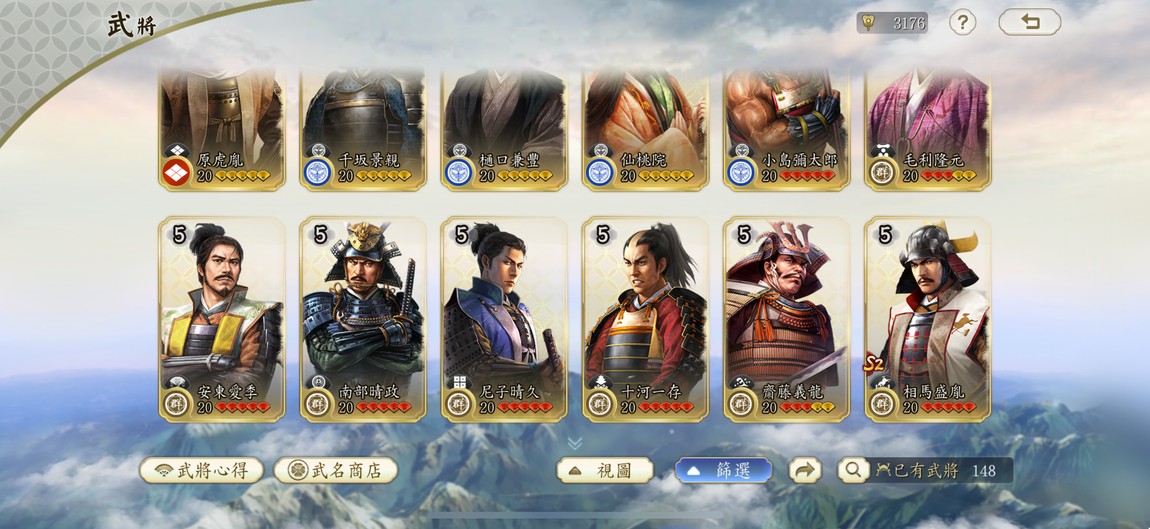Go back with the return arrow button
The image size is (1150, 529).
point(1029,22)
